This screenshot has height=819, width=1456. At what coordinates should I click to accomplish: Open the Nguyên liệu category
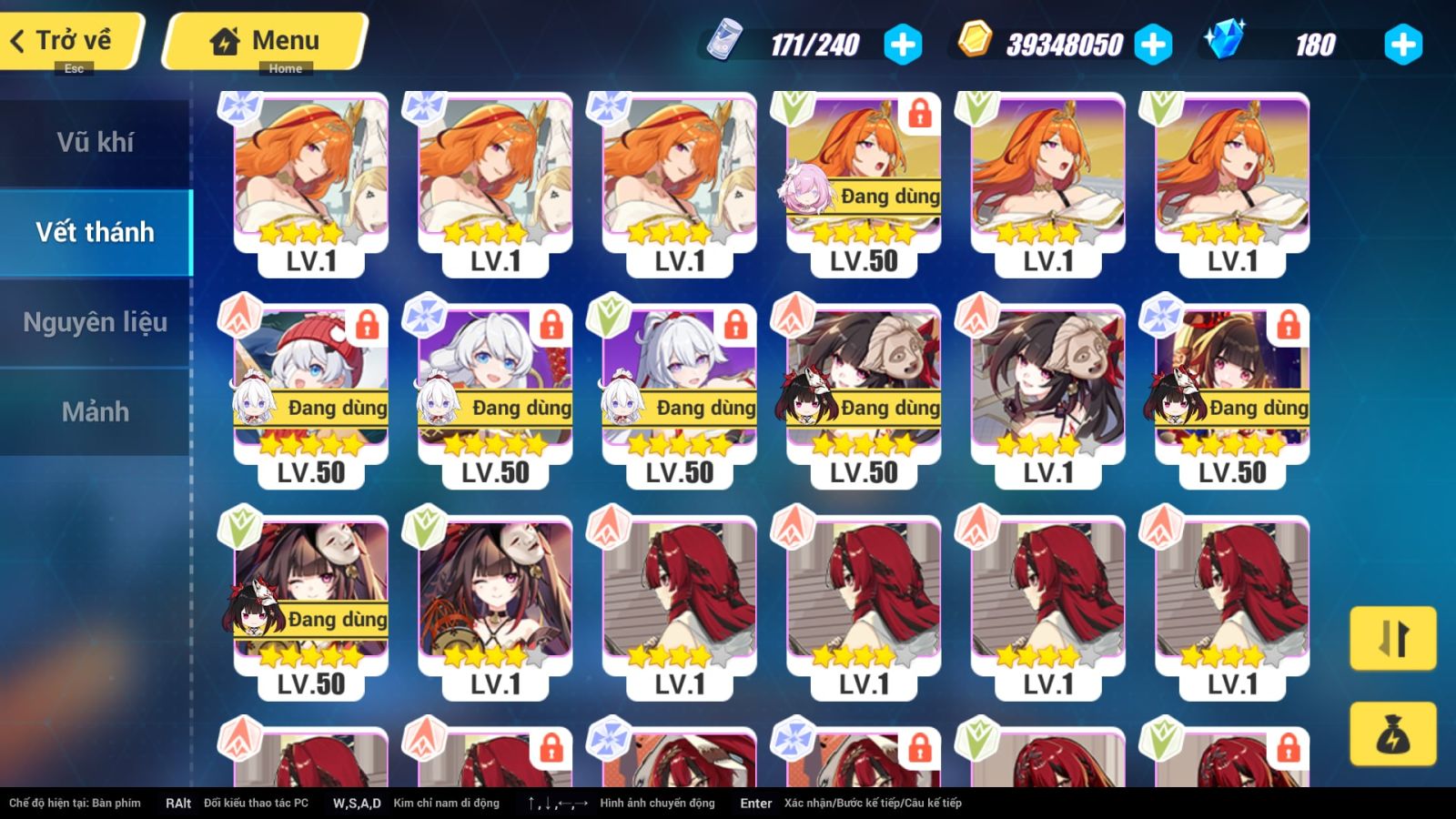tap(96, 321)
